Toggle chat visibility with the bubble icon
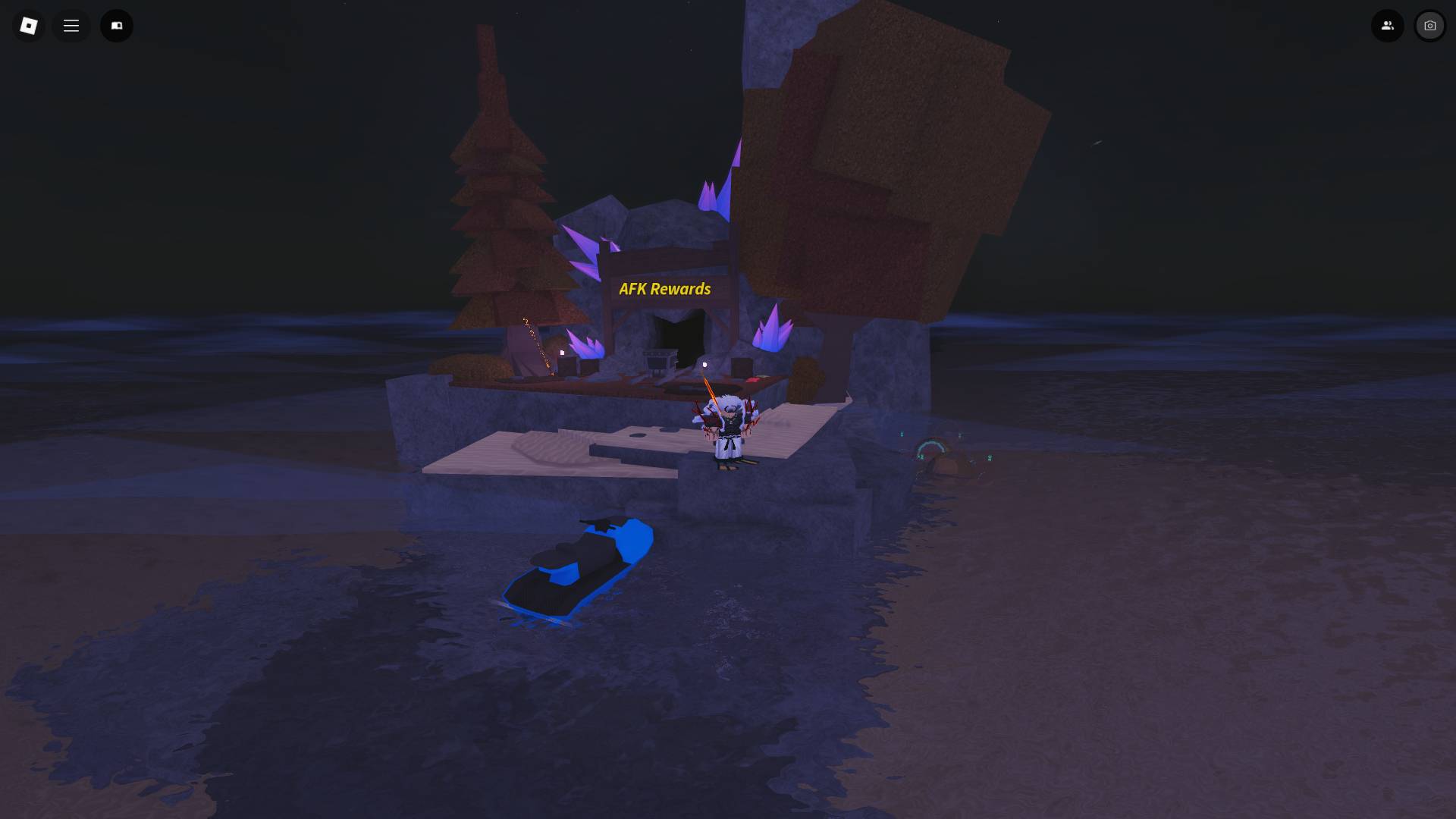The image size is (1456, 819). click(117, 25)
